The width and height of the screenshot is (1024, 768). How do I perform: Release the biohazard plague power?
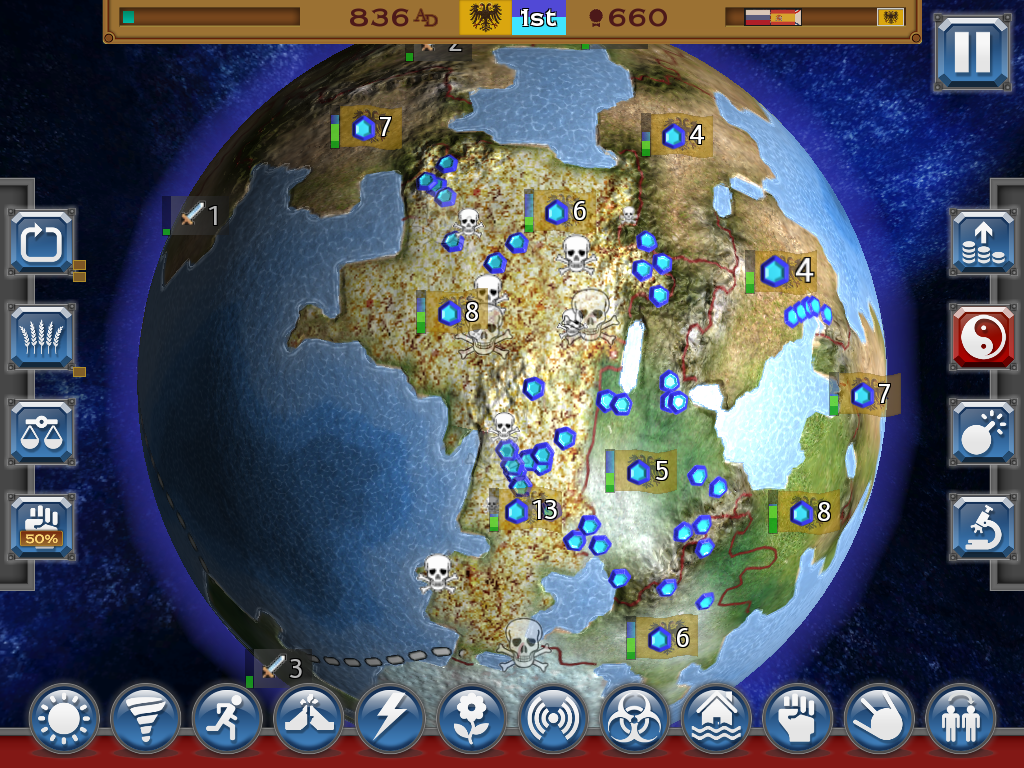pos(635,718)
